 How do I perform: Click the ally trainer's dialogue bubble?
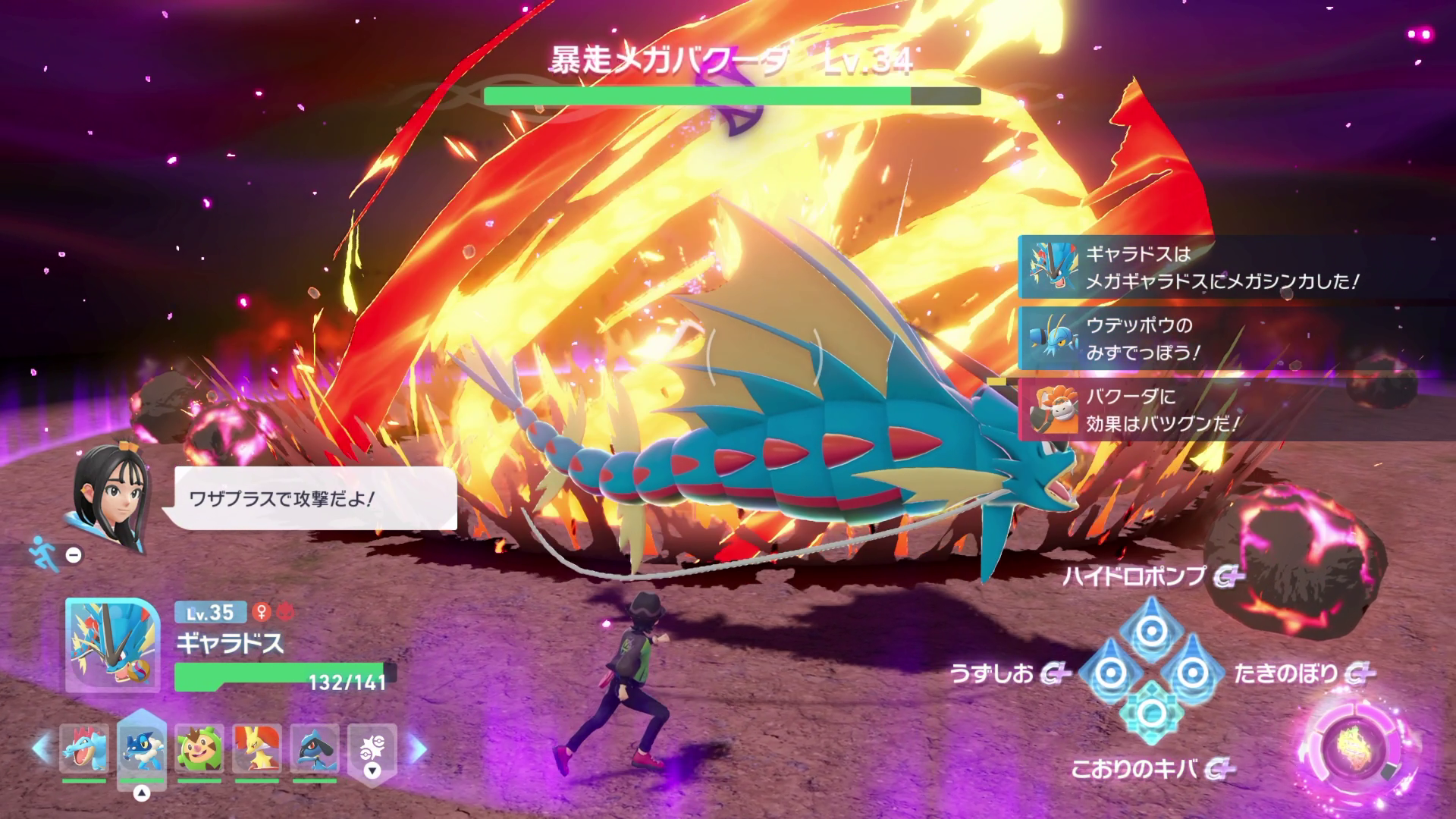pyautogui.click(x=315, y=498)
